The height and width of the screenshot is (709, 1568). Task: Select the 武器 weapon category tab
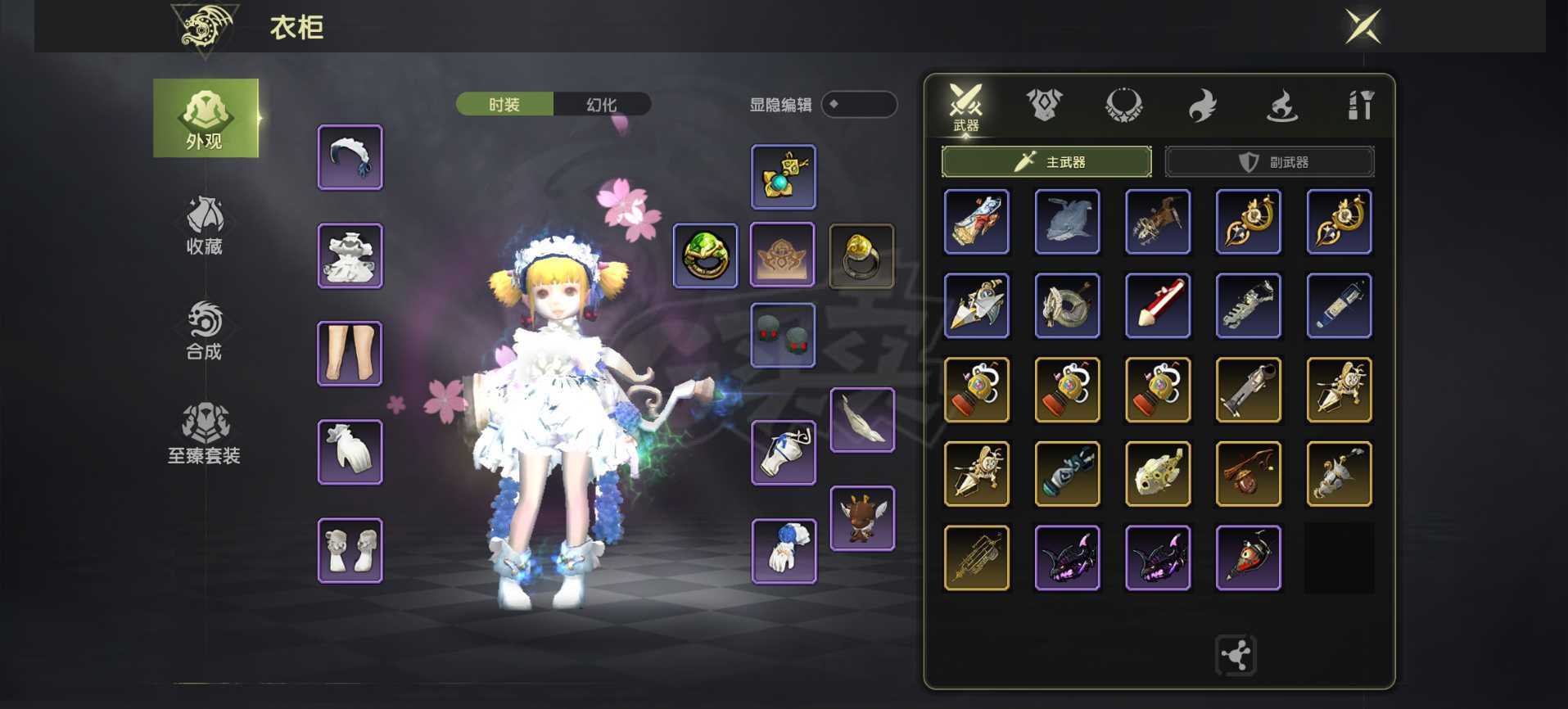965,107
